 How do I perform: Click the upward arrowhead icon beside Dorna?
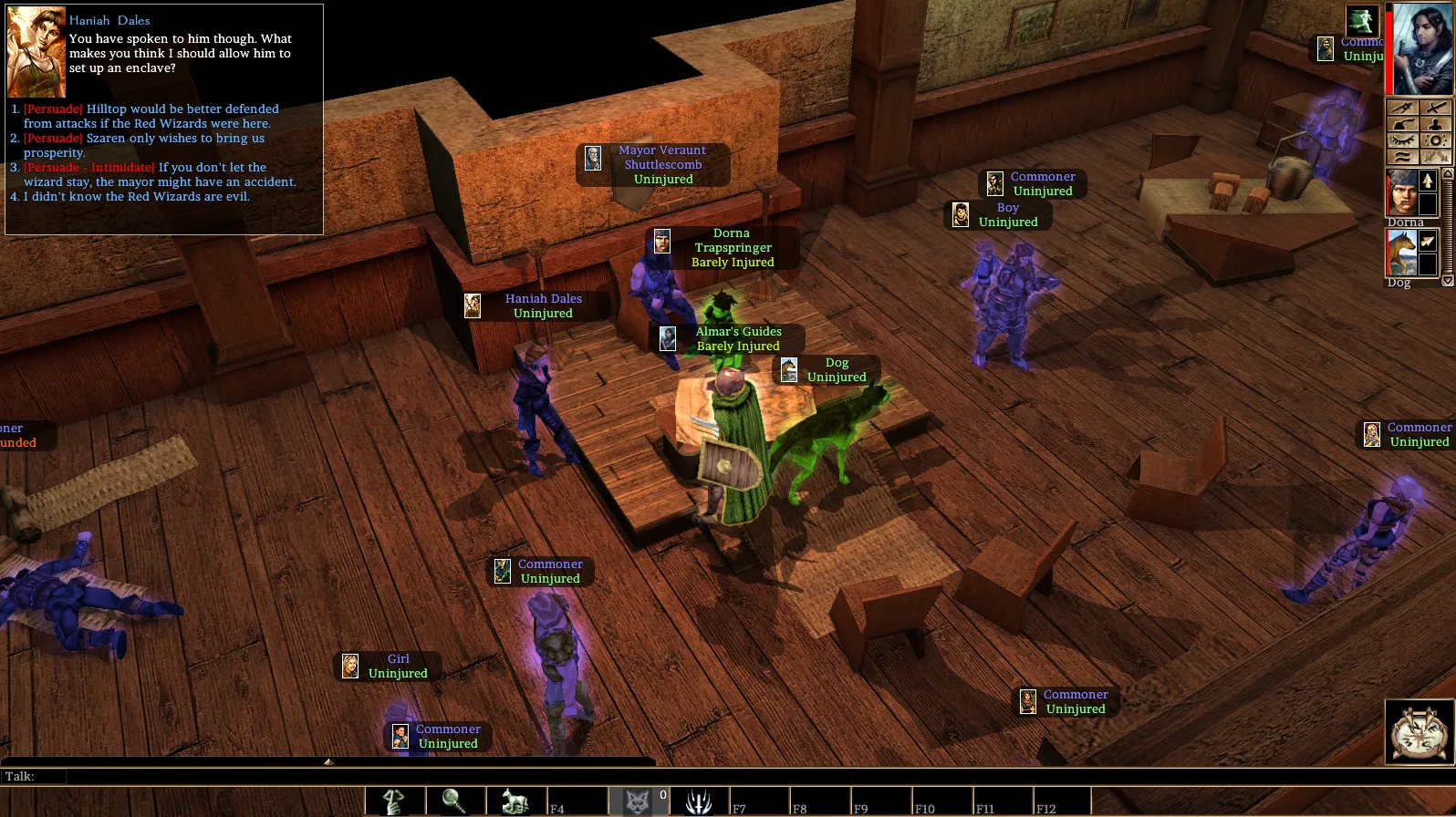tap(1428, 181)
